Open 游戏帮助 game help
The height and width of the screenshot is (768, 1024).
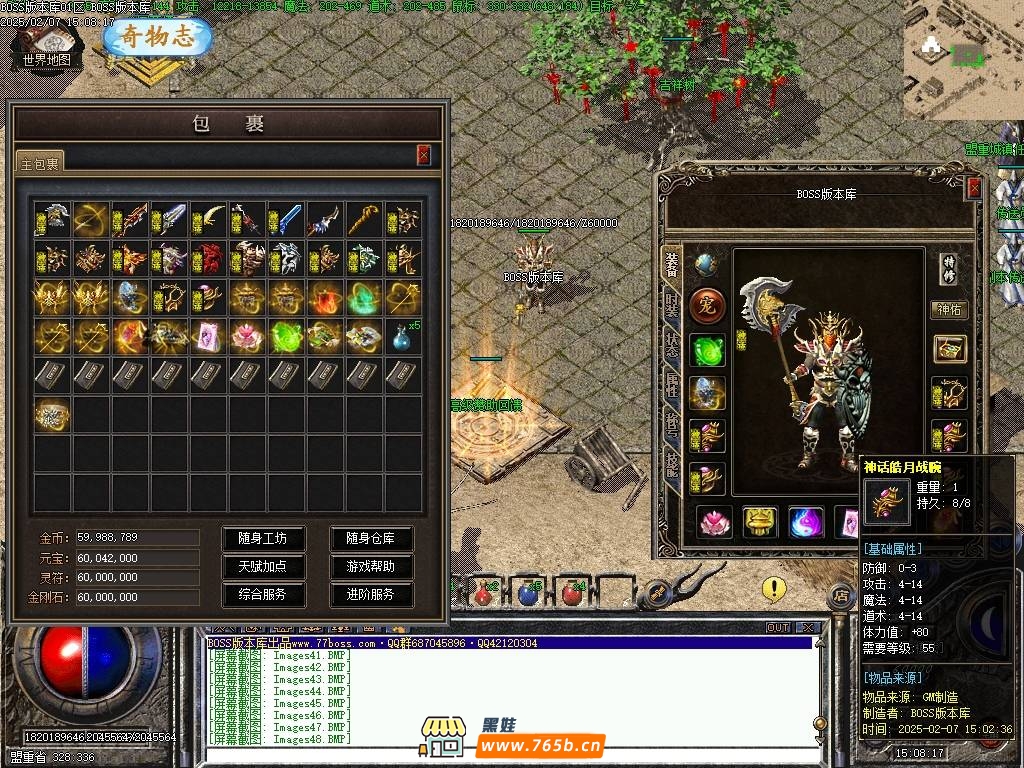point(371,566)
